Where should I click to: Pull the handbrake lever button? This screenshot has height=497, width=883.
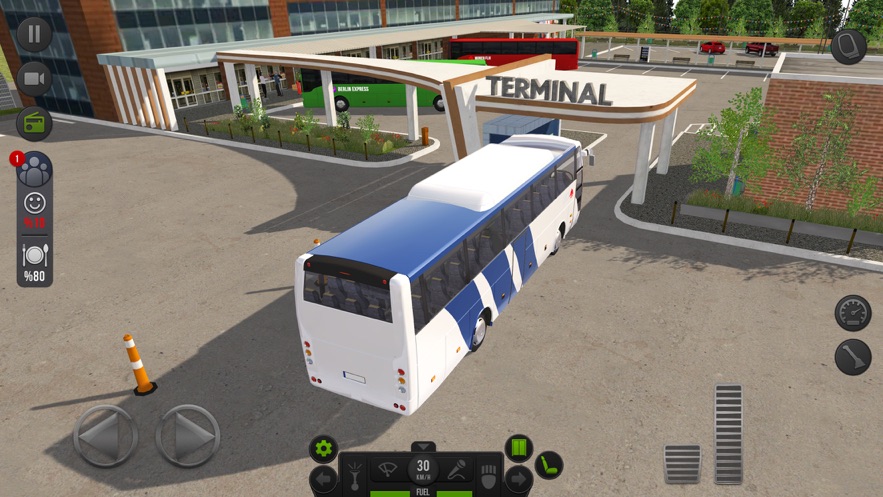tap(852, 357)
